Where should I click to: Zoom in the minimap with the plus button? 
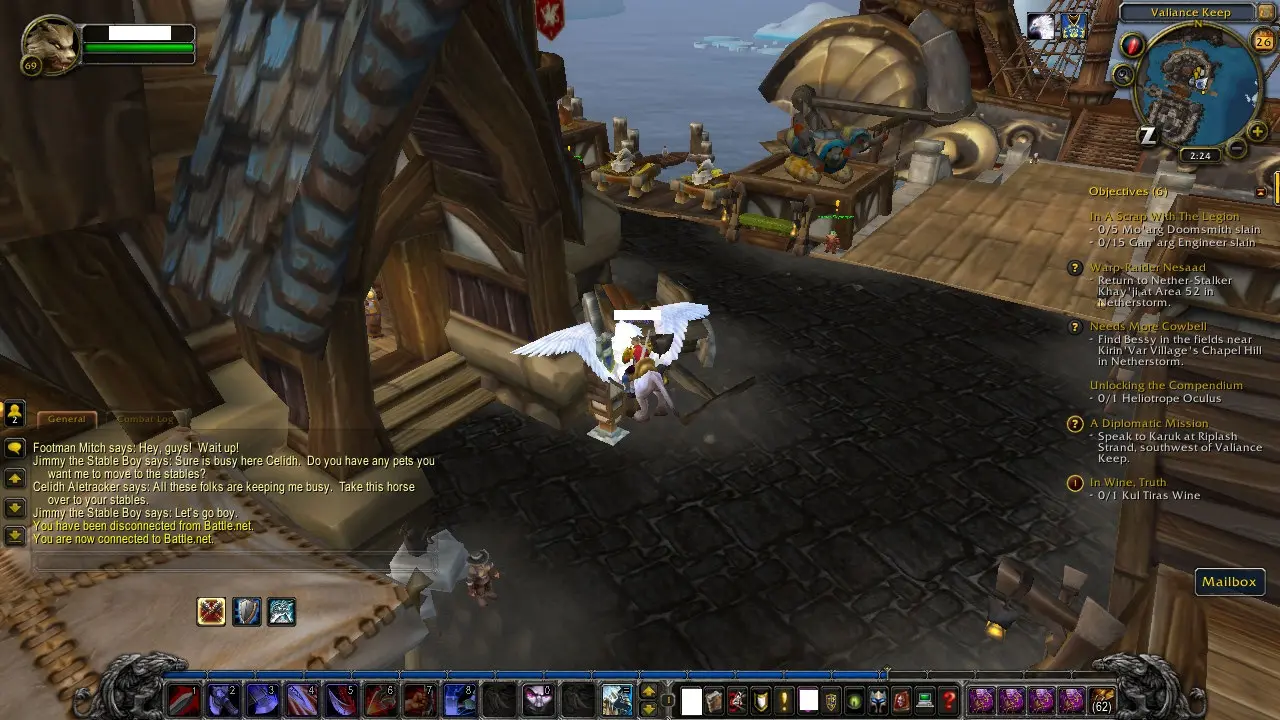click(1257, 131)
